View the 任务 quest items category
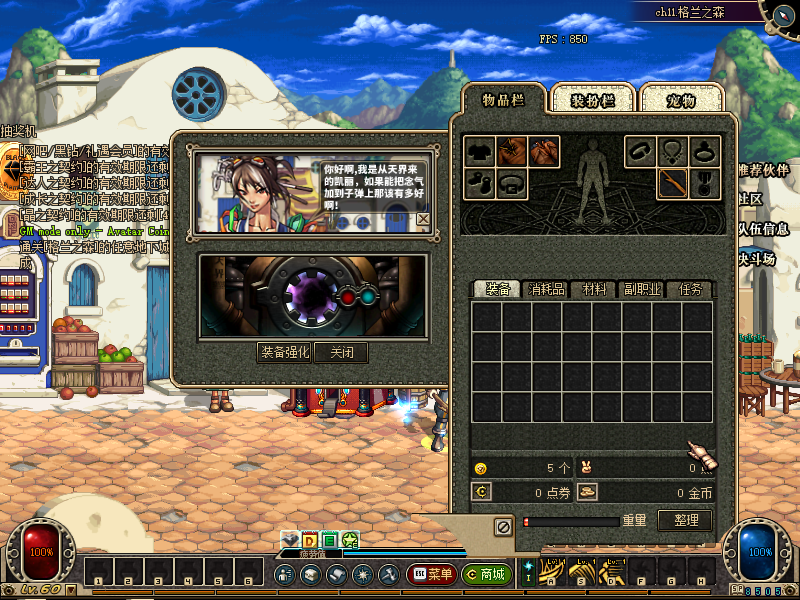The image size is (800, 600). pos(690,289)
